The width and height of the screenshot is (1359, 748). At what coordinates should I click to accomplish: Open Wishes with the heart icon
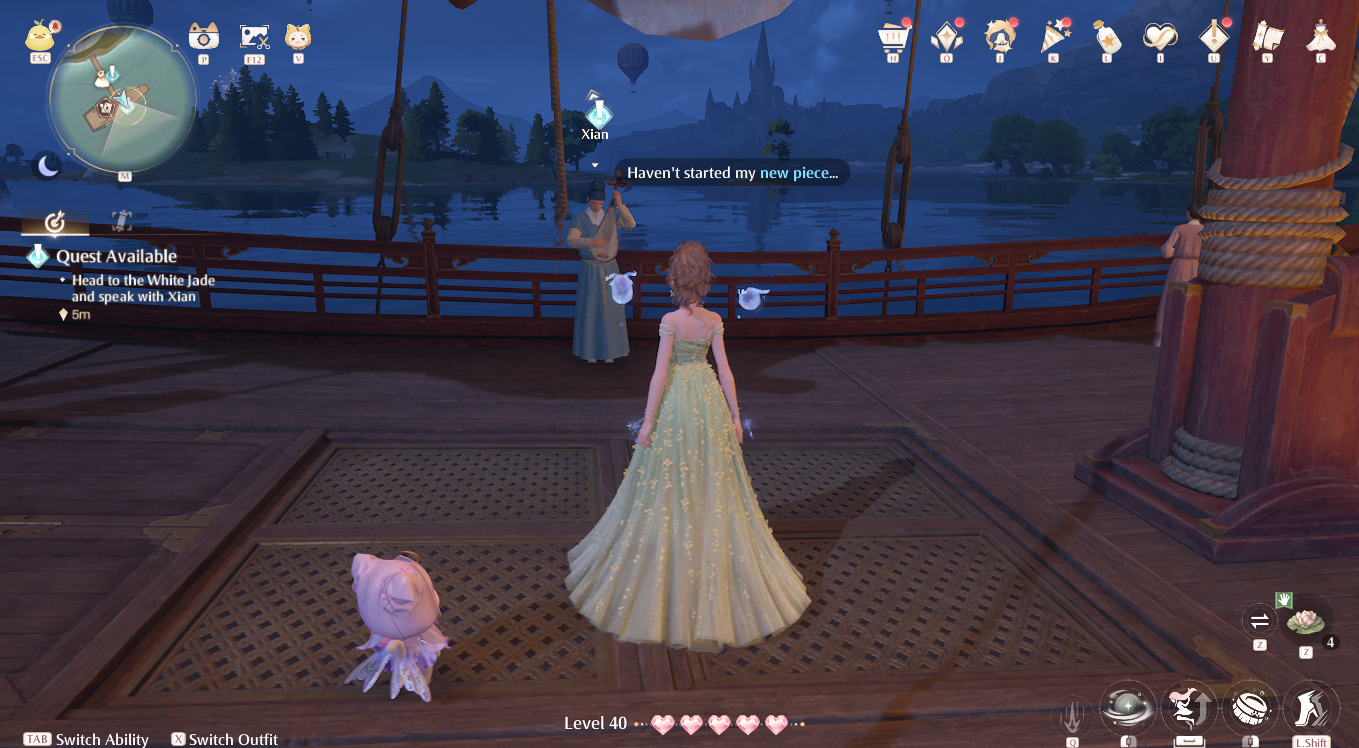point(1161,38)
